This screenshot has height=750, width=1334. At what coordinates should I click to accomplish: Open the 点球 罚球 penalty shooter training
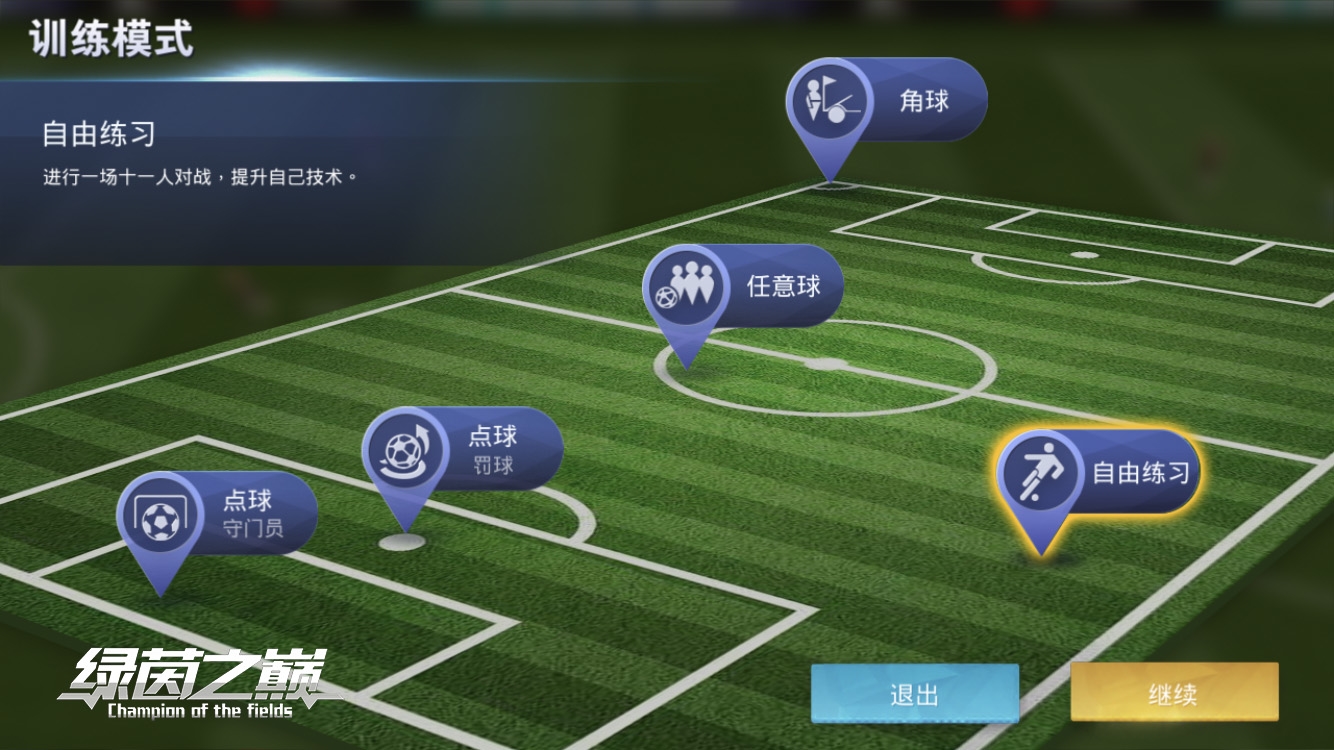tap(463, 449)
